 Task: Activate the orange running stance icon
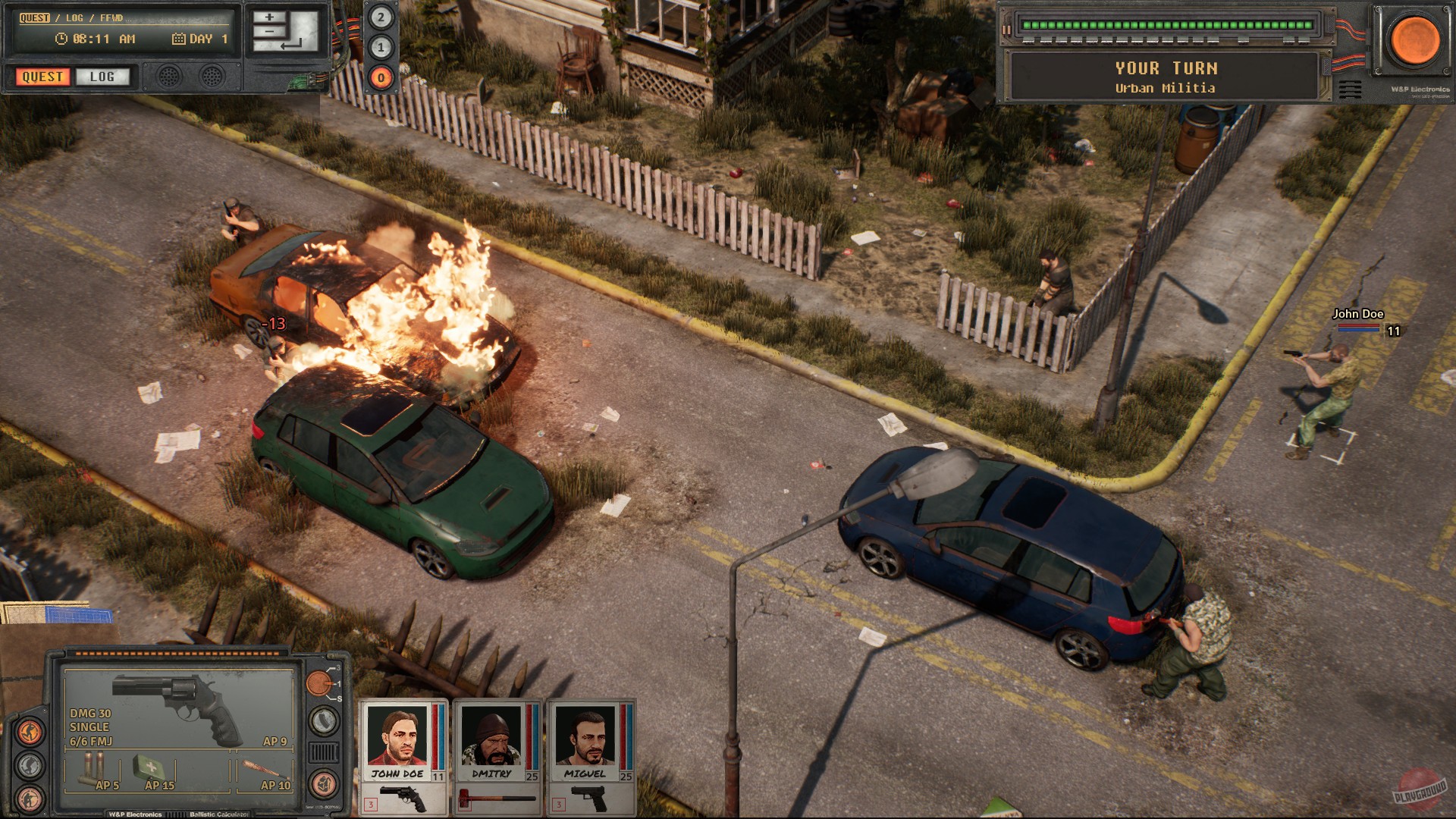point(30,733)
